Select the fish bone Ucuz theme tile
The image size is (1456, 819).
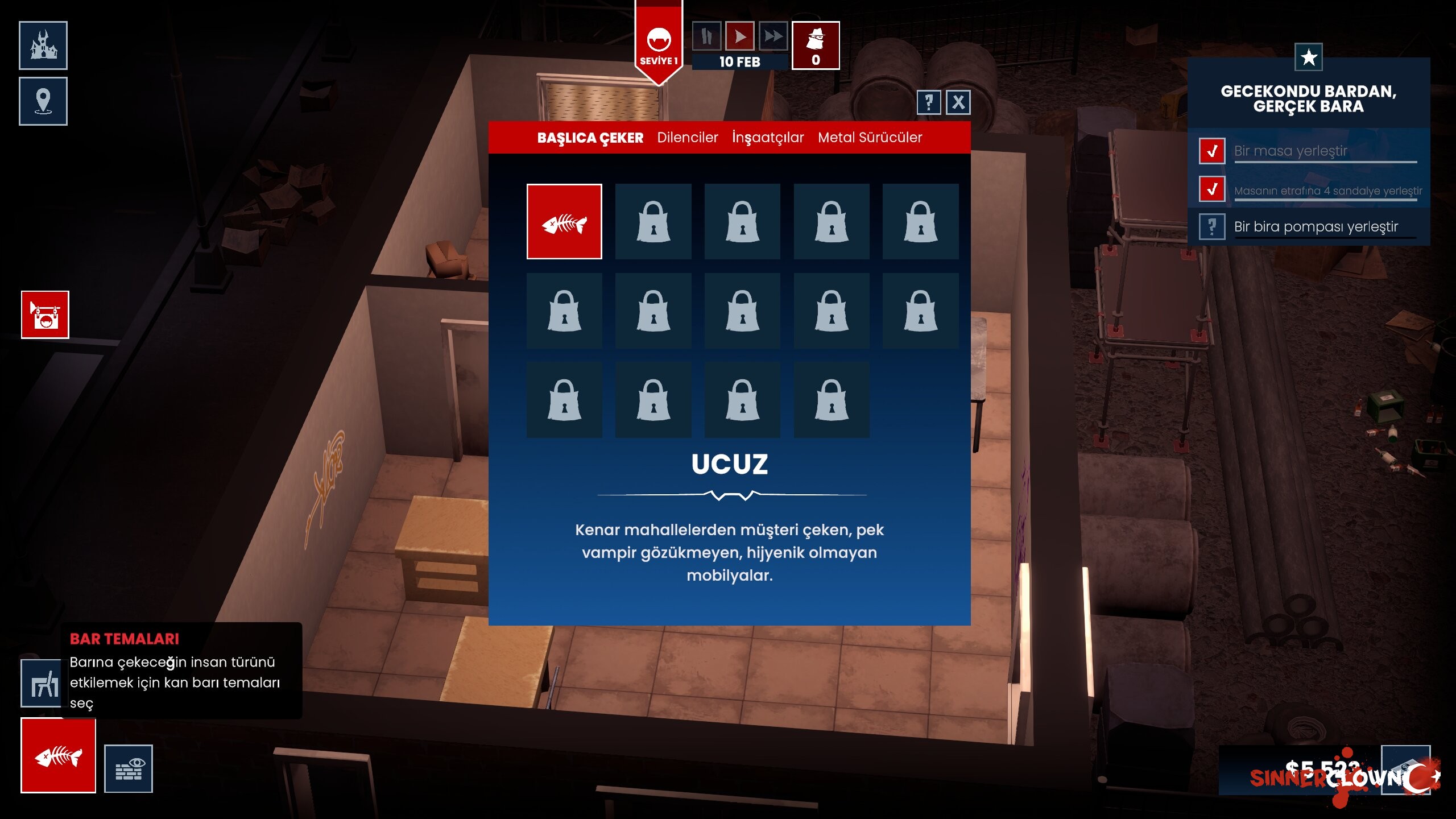point(564,221)
